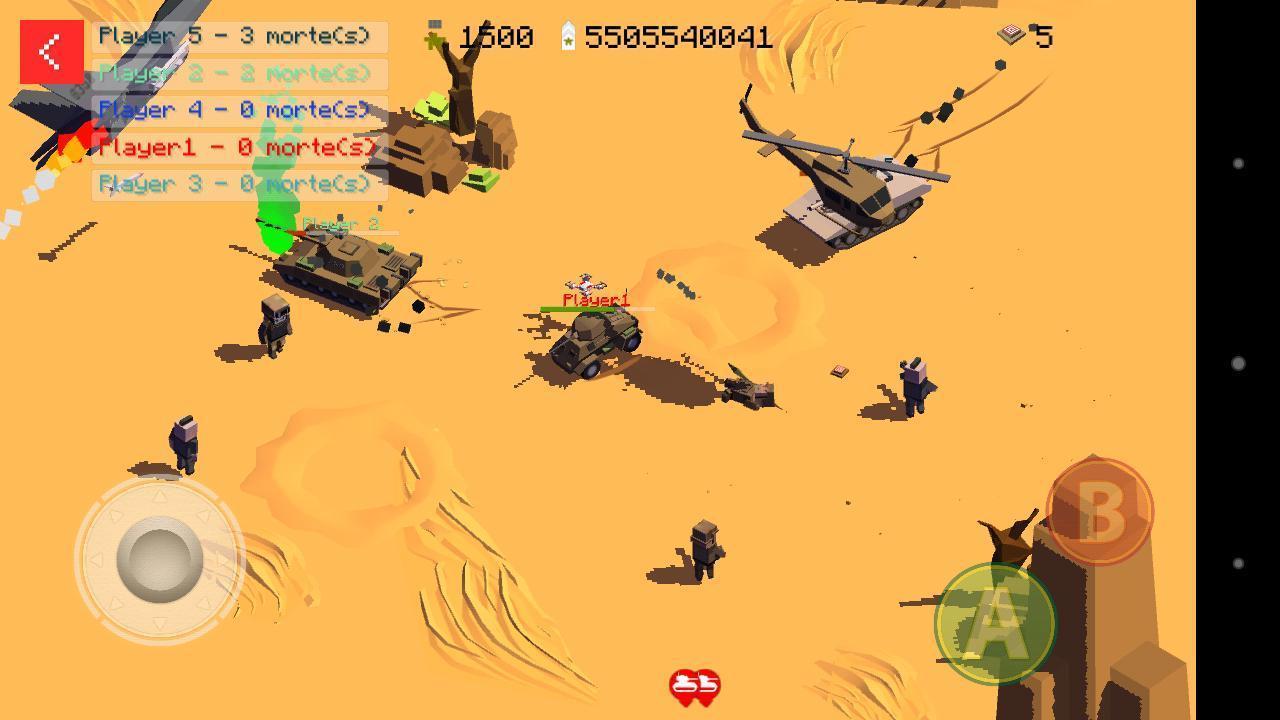
Task: Select Player 4 scoreboard row
Action: pyautogui.click(x=239, y=110)
